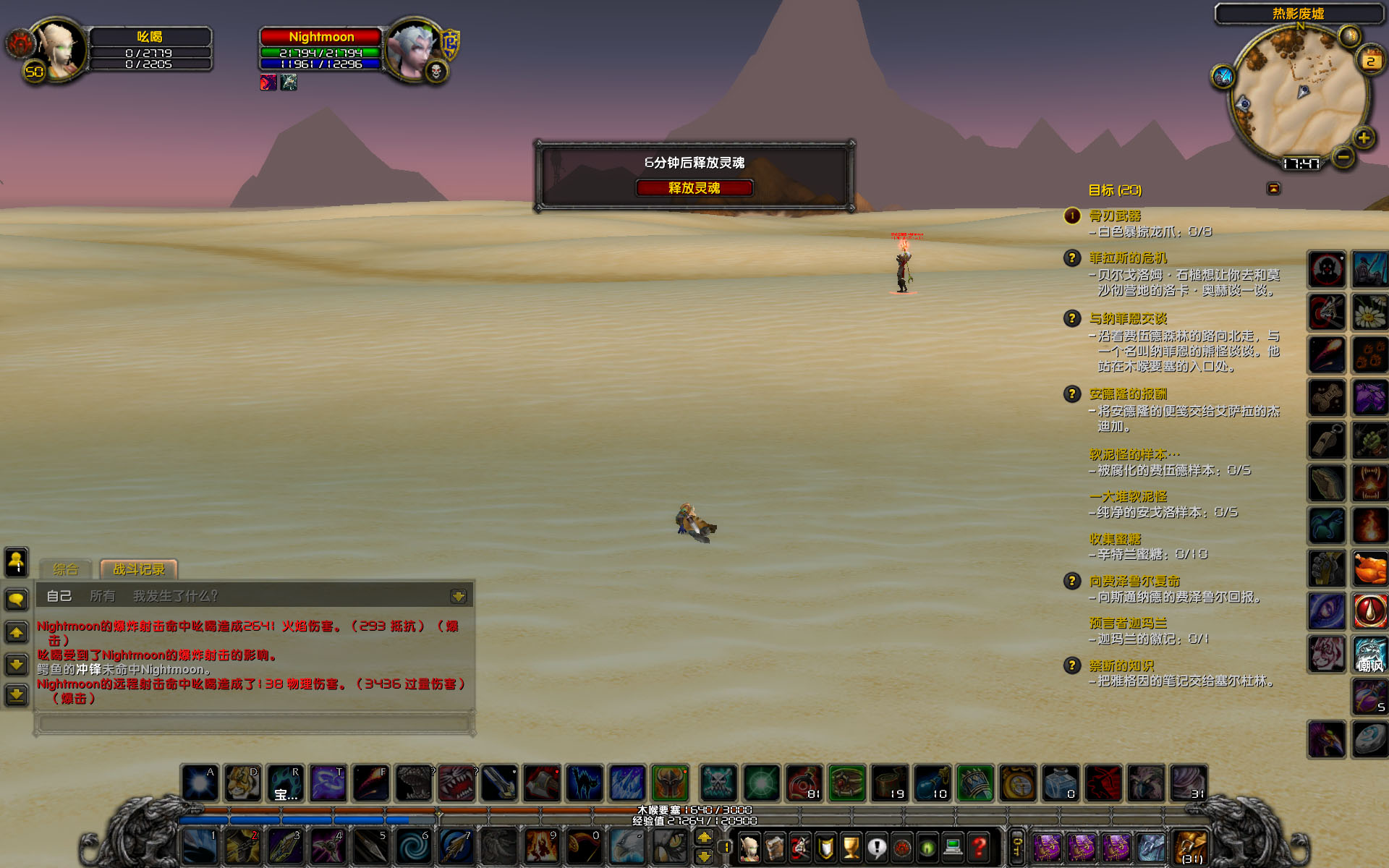Select the 菲拉斯的危机 quest in the tracker

(1128, 258)
